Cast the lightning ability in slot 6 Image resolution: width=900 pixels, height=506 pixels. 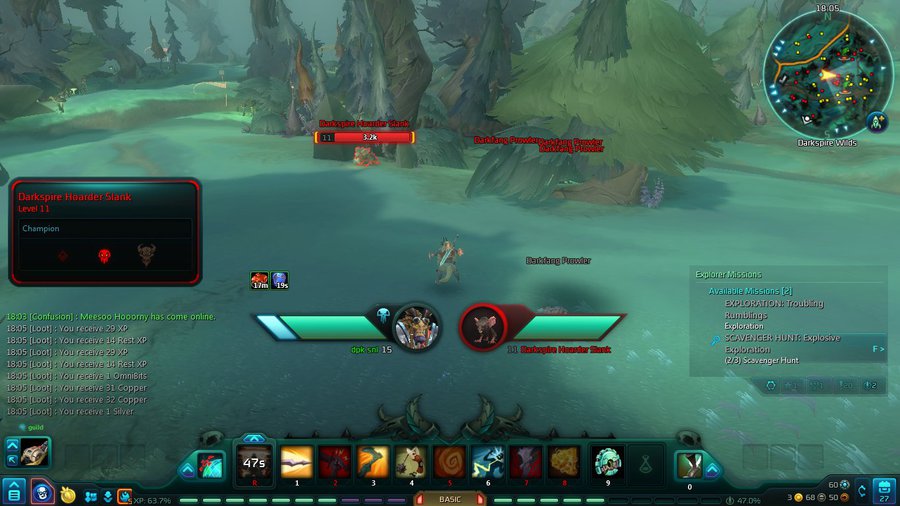click(x=486, y=462)
